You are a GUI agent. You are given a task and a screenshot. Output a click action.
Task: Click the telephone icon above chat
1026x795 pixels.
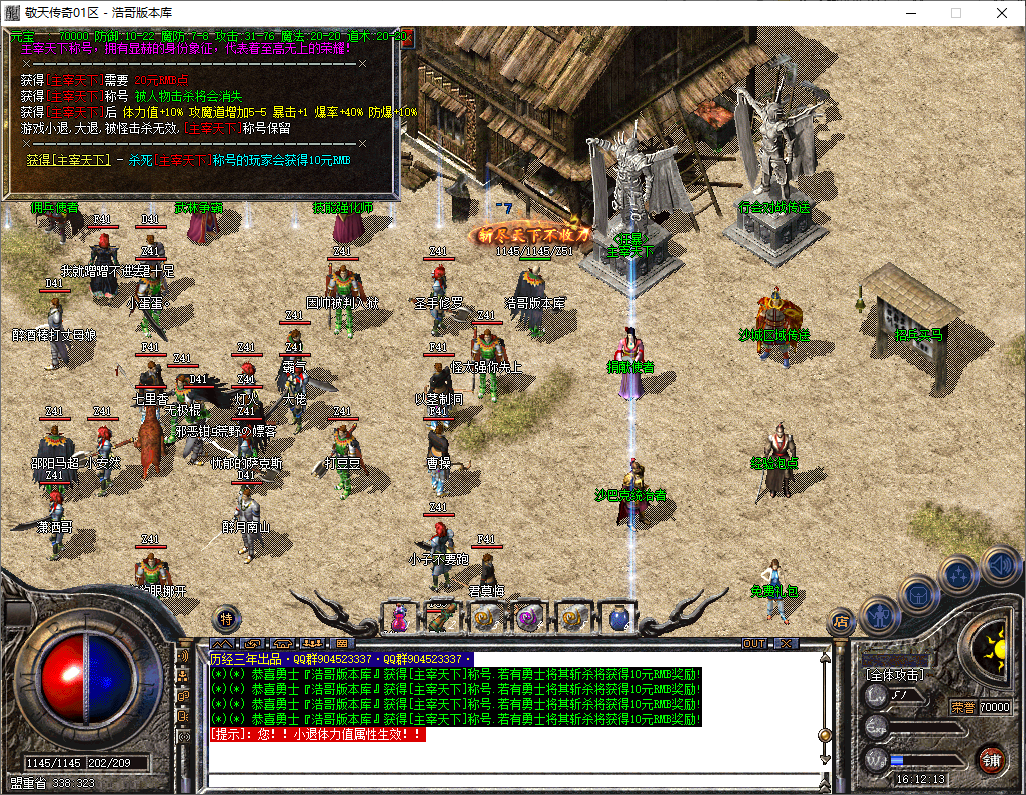283,643
